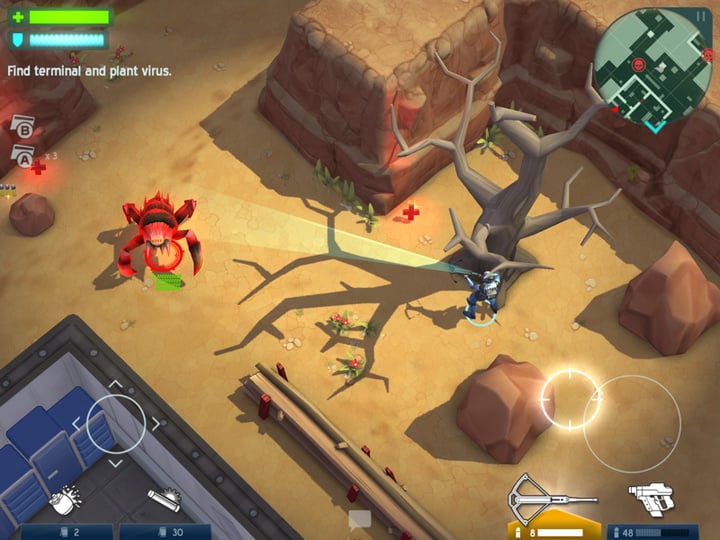Viewport: 720px width, 540px height.
Task: Pause the game with the pause button
Action: (x=701, y=17)
